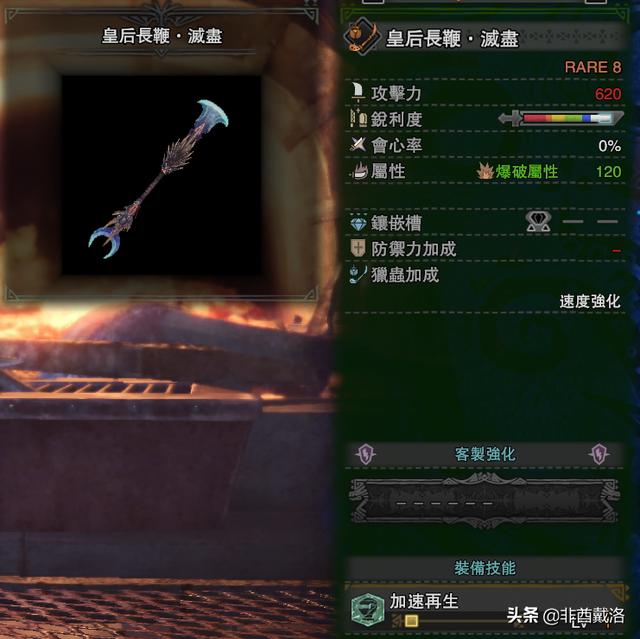Select the 加速再生 equipment skill row

425,602
